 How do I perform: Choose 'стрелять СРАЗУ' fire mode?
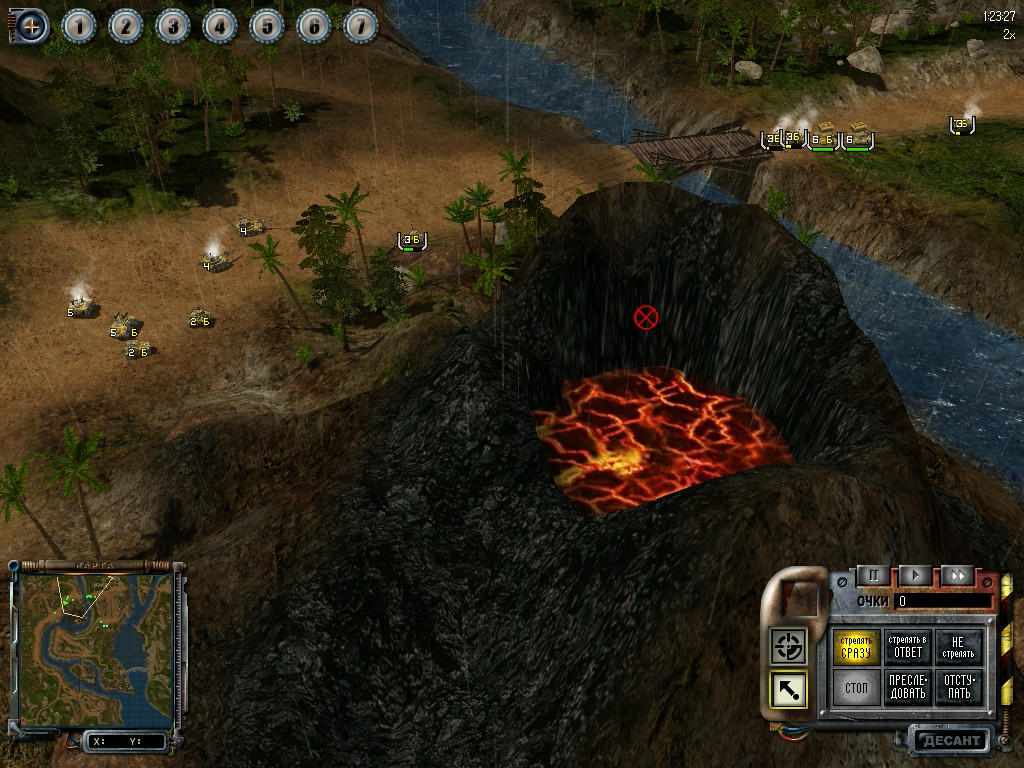coord(857,647)
